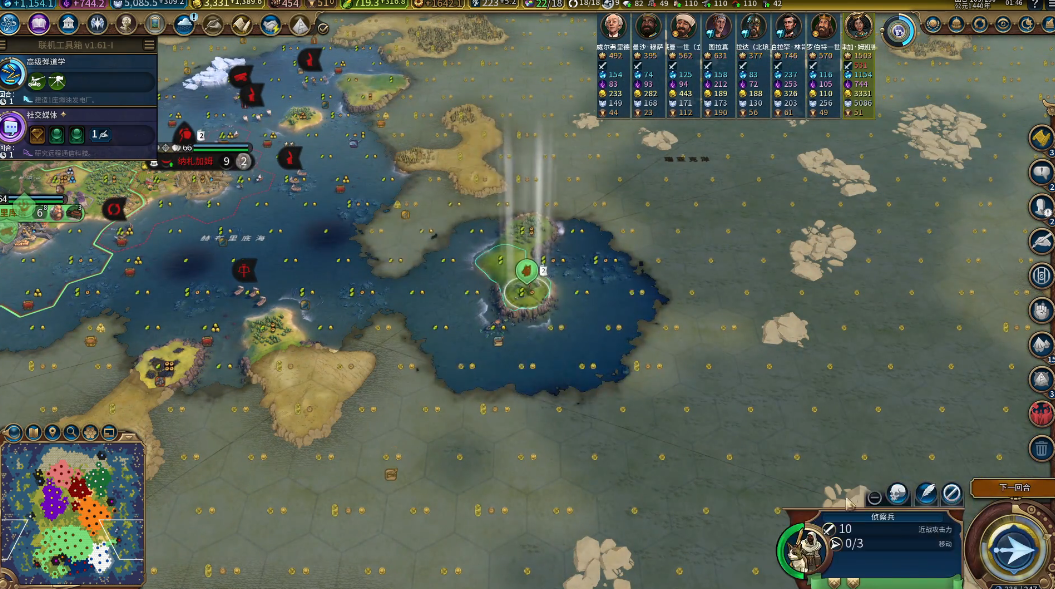Viewport: 1055px width, 589px height.
Task: Click the cancel circle-slash unit action
Action: coord(951,492)
